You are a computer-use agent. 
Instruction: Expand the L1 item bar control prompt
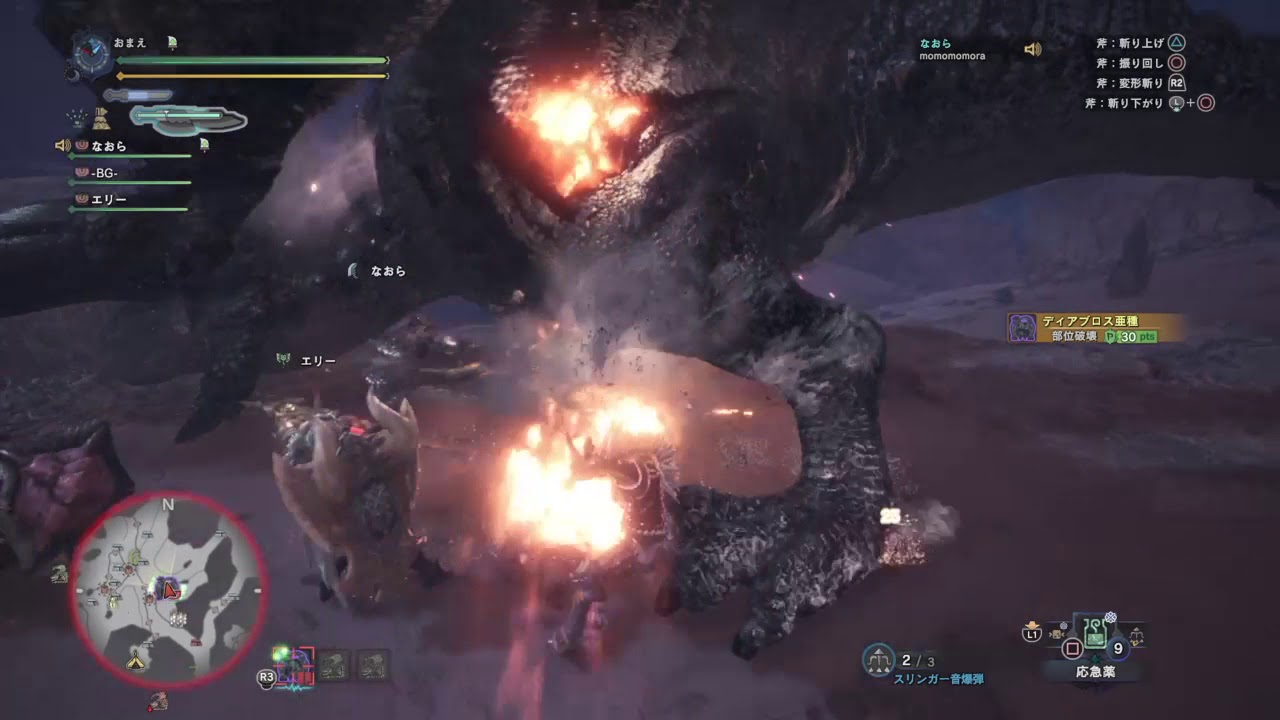[x=1032, y=633]
